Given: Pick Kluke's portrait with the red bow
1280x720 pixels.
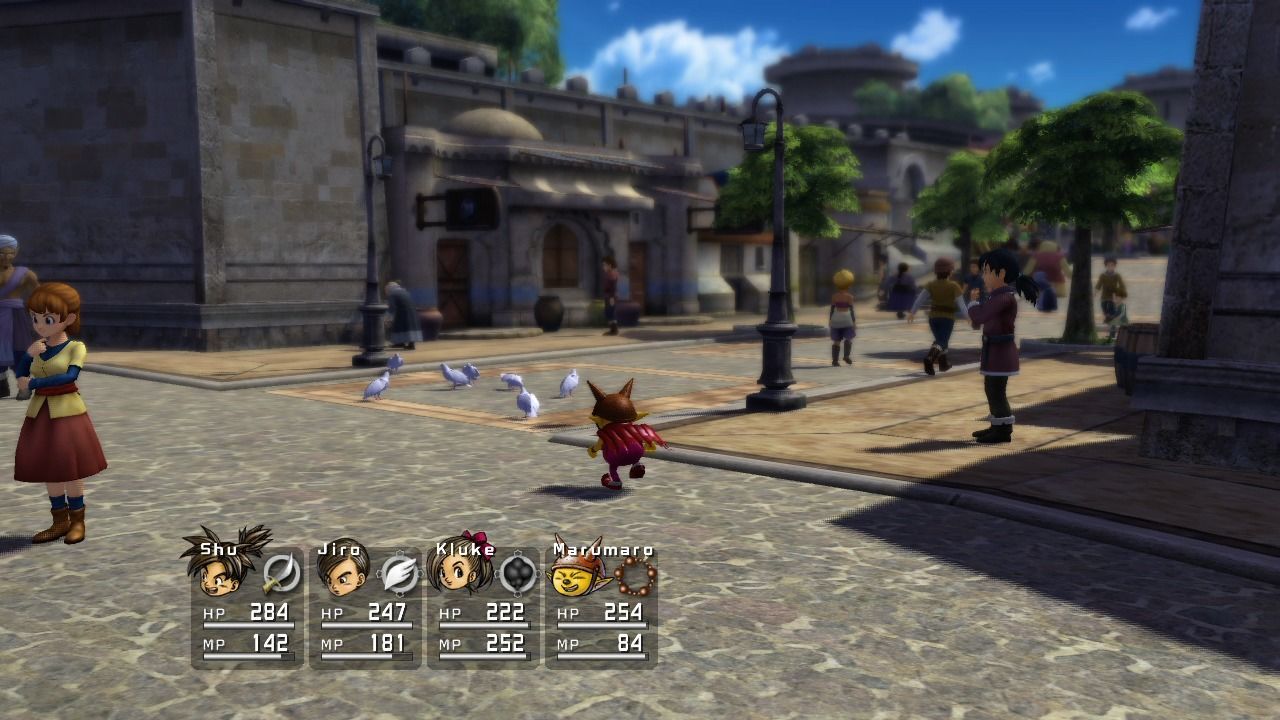Looking at the screenshot, I should click(x=458, y=572).
